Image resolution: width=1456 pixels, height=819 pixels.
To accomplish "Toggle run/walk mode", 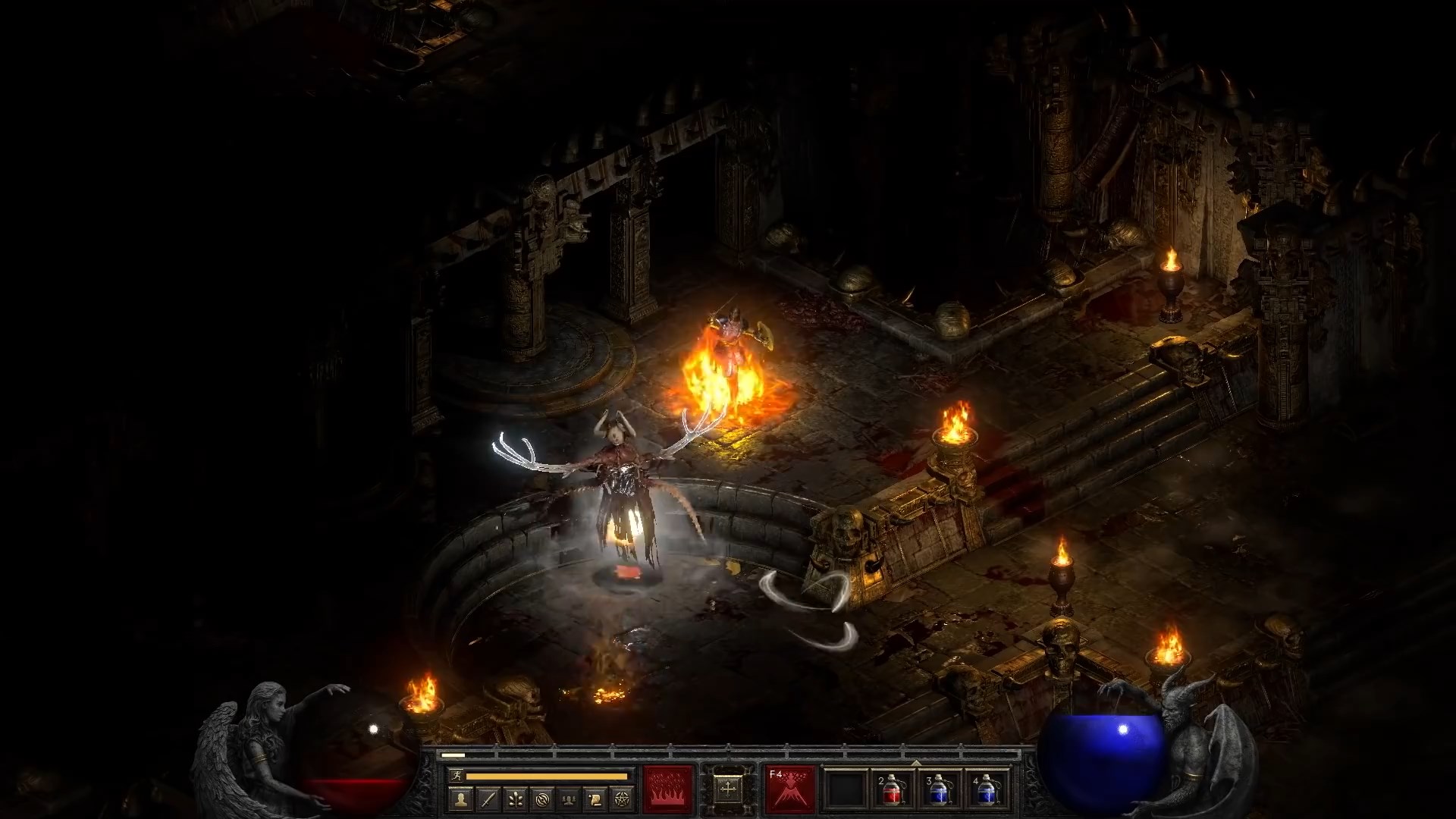I will tap(457, 775).
